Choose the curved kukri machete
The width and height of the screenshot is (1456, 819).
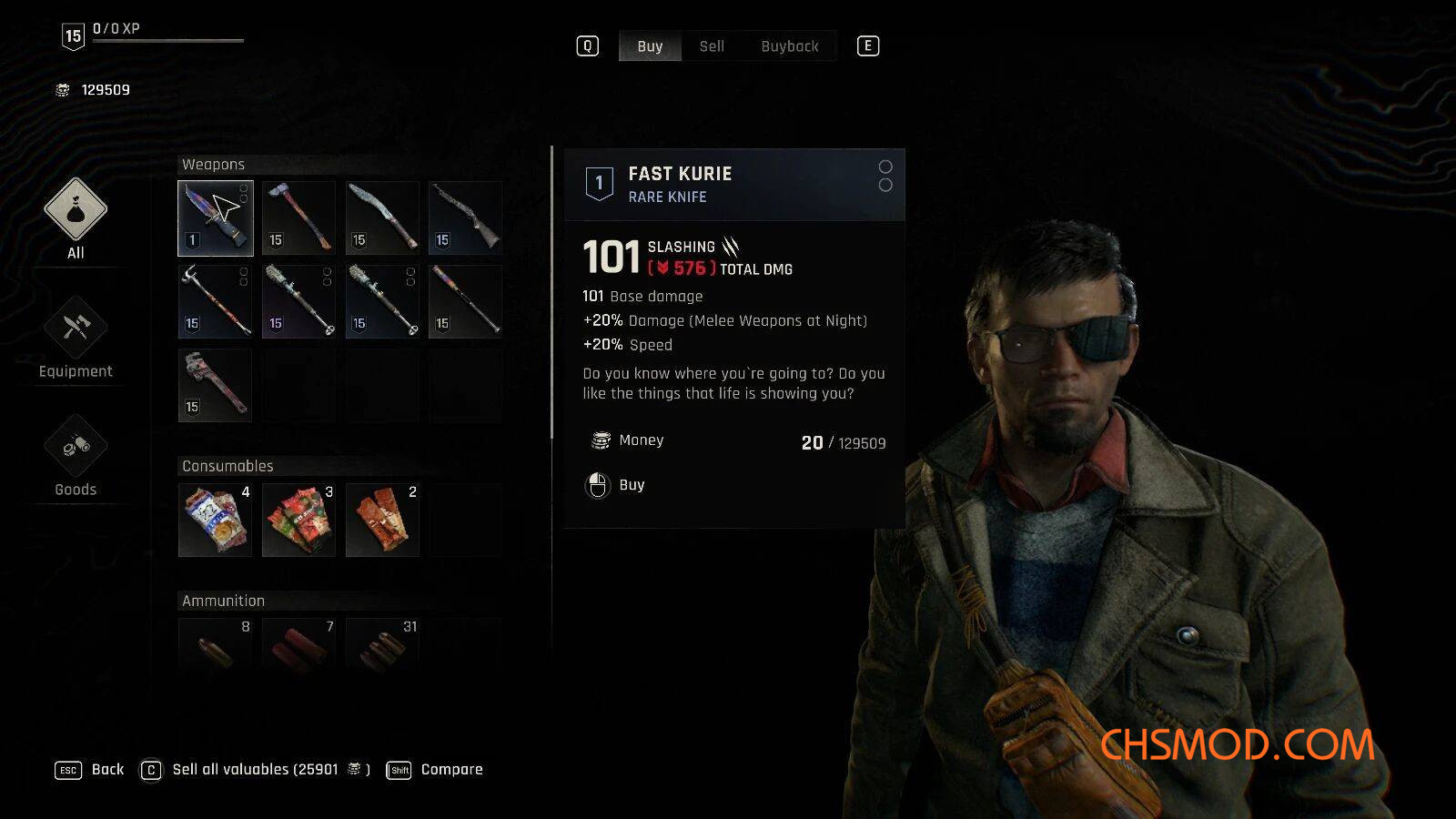382,218
